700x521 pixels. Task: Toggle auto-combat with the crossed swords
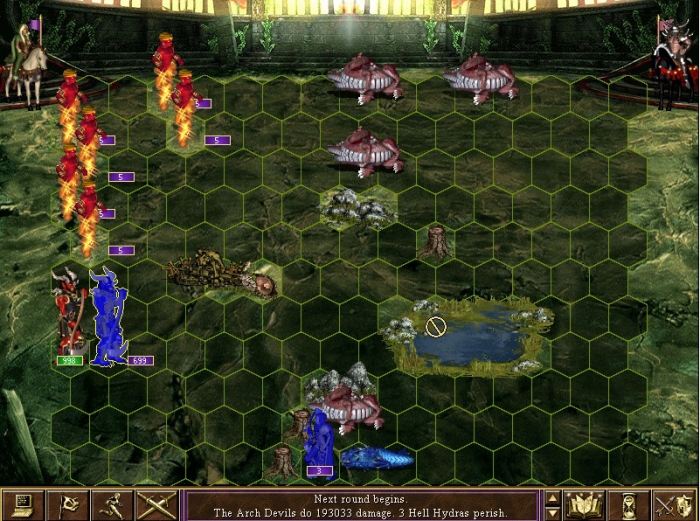(157, 504)
